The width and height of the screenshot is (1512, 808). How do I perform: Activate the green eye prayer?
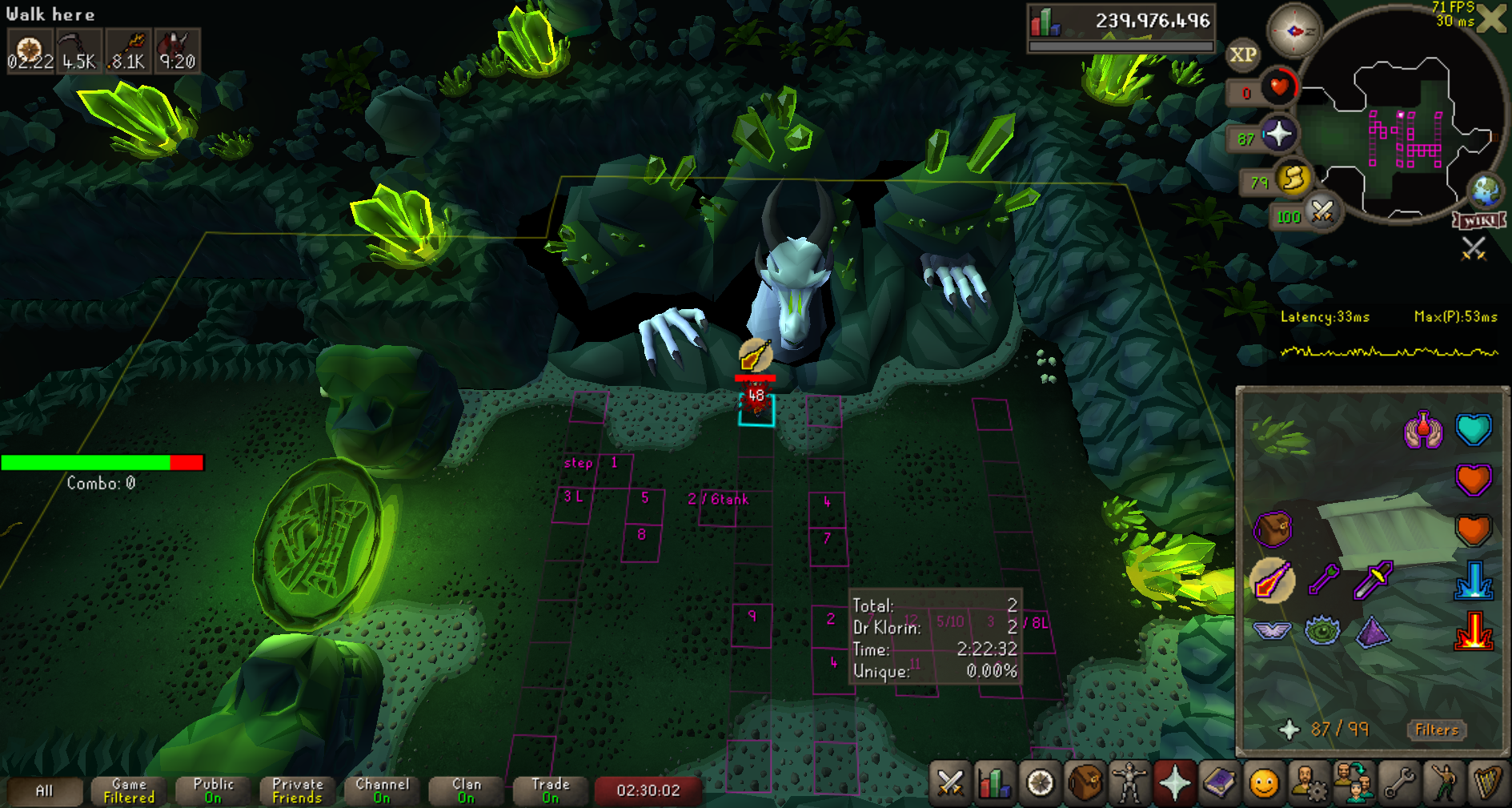(1322, 630)
